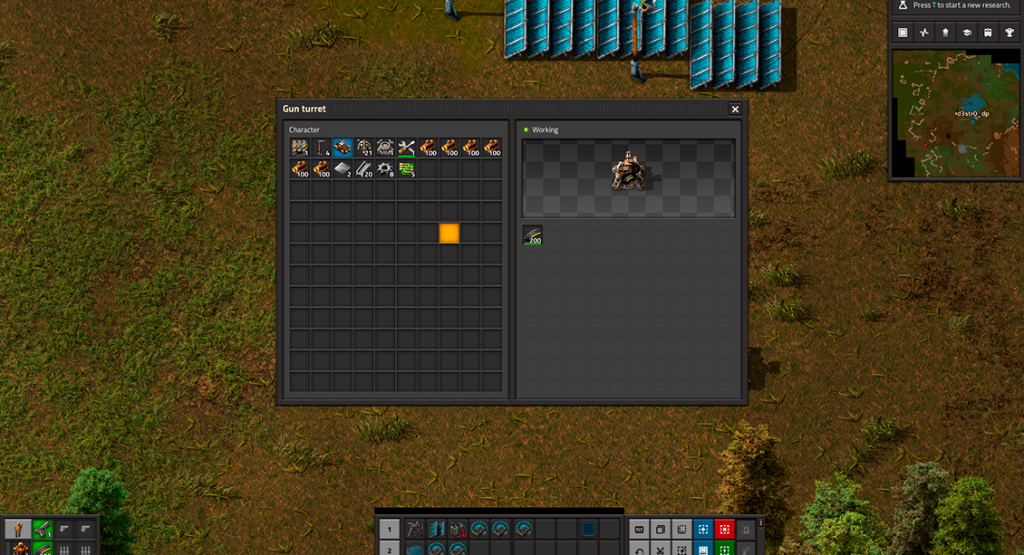Open the achievements trophy button
The height and width of the screenshot is (555, 1024).
click(1010, 33)
